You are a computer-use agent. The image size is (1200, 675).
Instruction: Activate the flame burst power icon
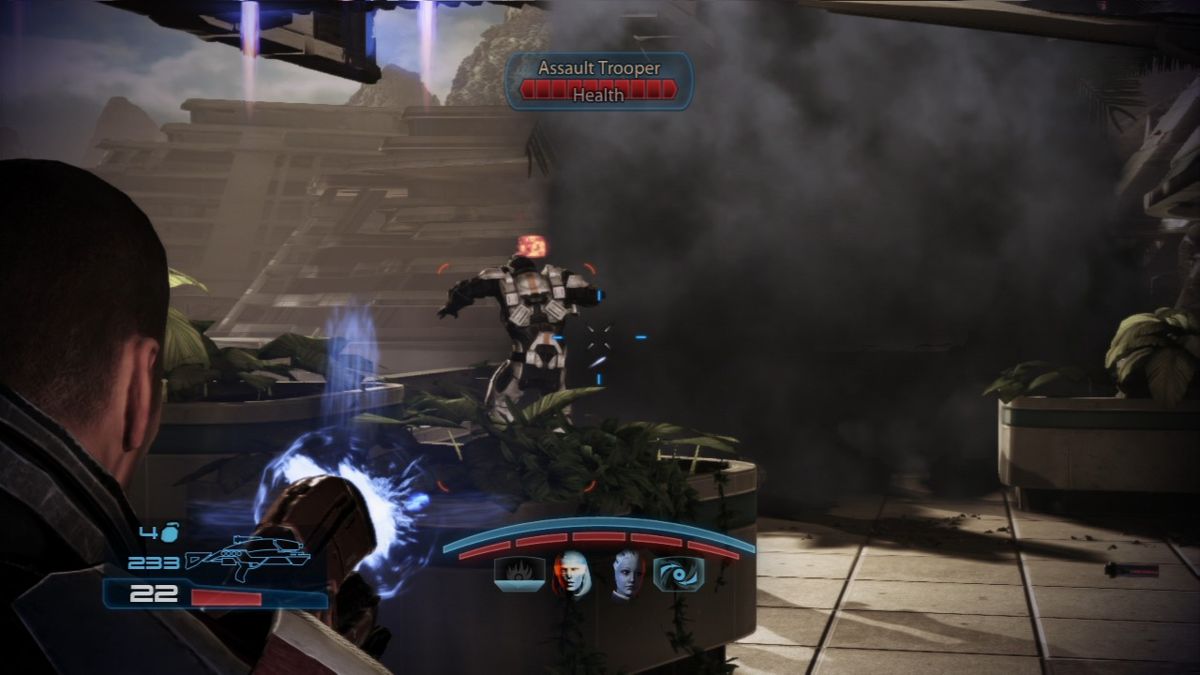point(519,575)
